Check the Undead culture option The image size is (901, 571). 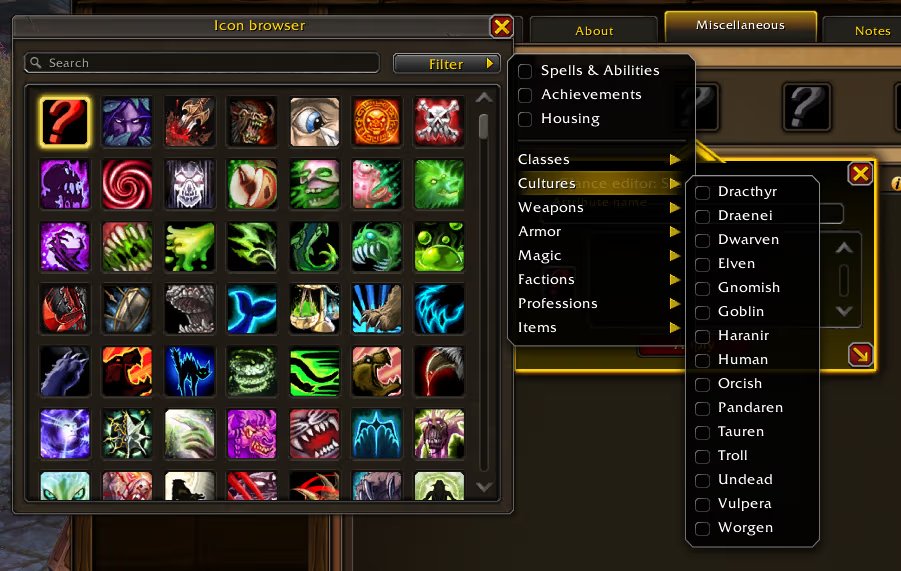703,480
